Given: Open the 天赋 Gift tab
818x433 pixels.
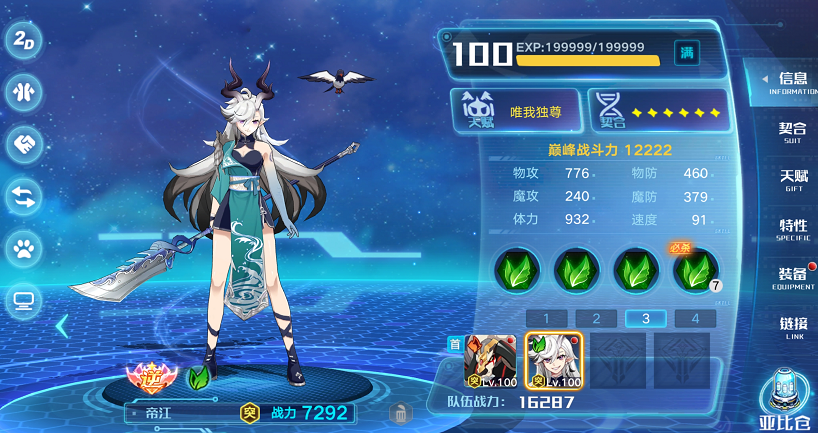Looking at the screenshot, I should tap(791, 179).
